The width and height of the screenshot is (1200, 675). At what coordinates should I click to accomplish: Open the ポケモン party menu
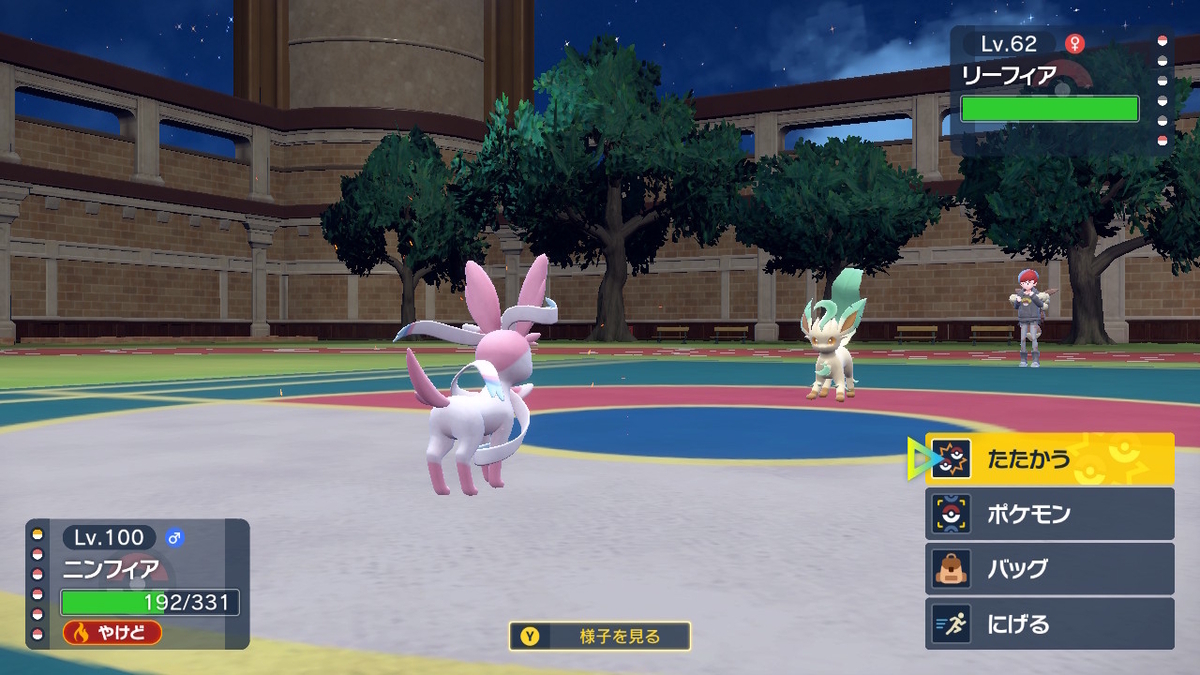click(1049, 514)
